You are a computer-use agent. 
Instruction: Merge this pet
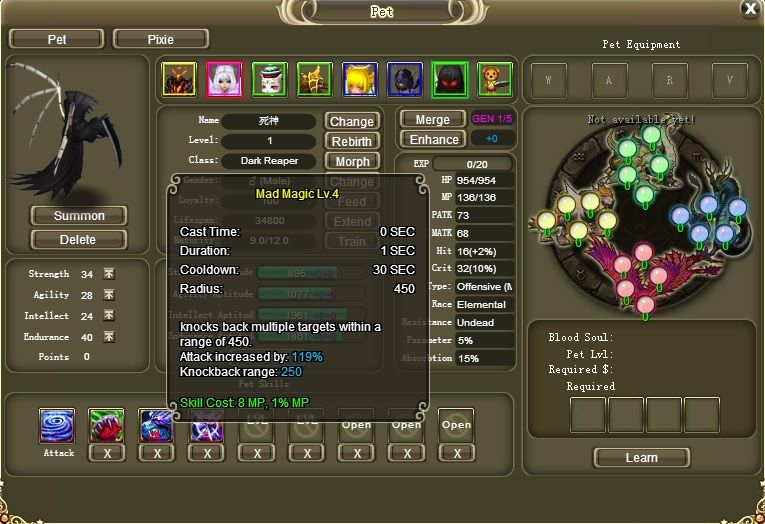[x=431, y=119]
